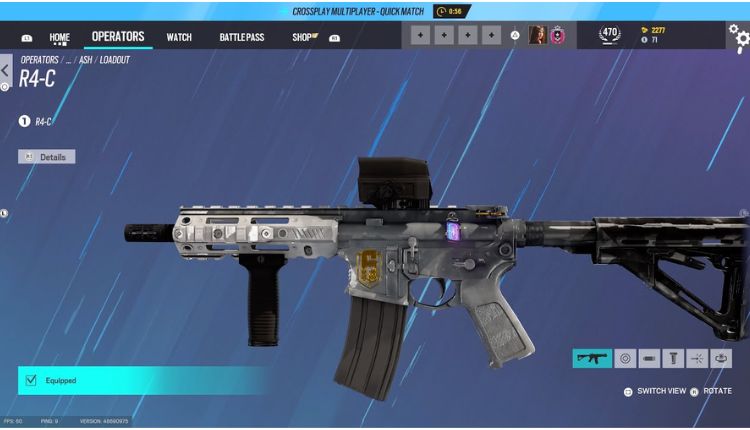Go to the Home tab
Viewport: 750px width, 430px height.
coord(60,38)
